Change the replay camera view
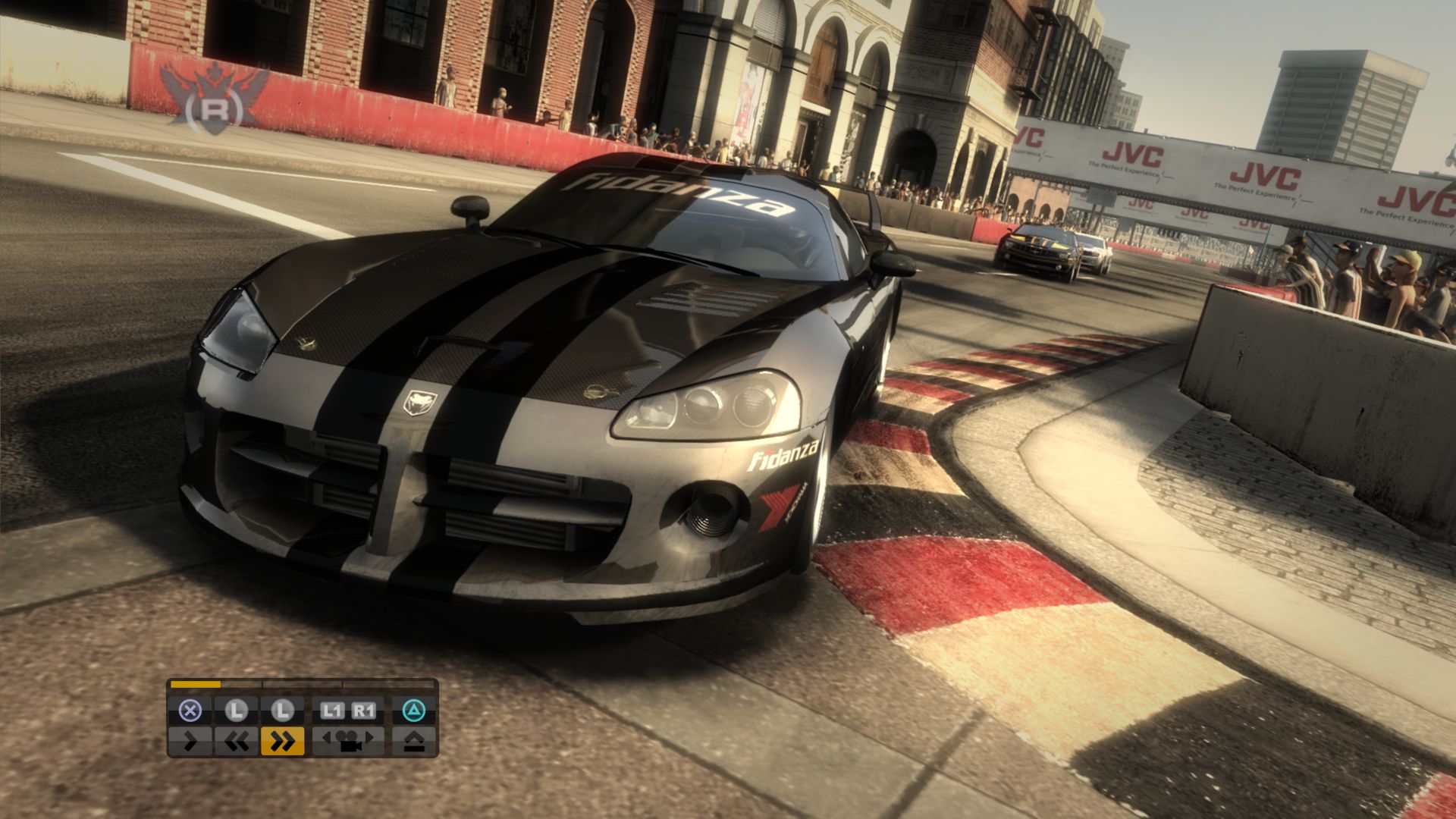 pyautogui.click(x=348, y=740)
